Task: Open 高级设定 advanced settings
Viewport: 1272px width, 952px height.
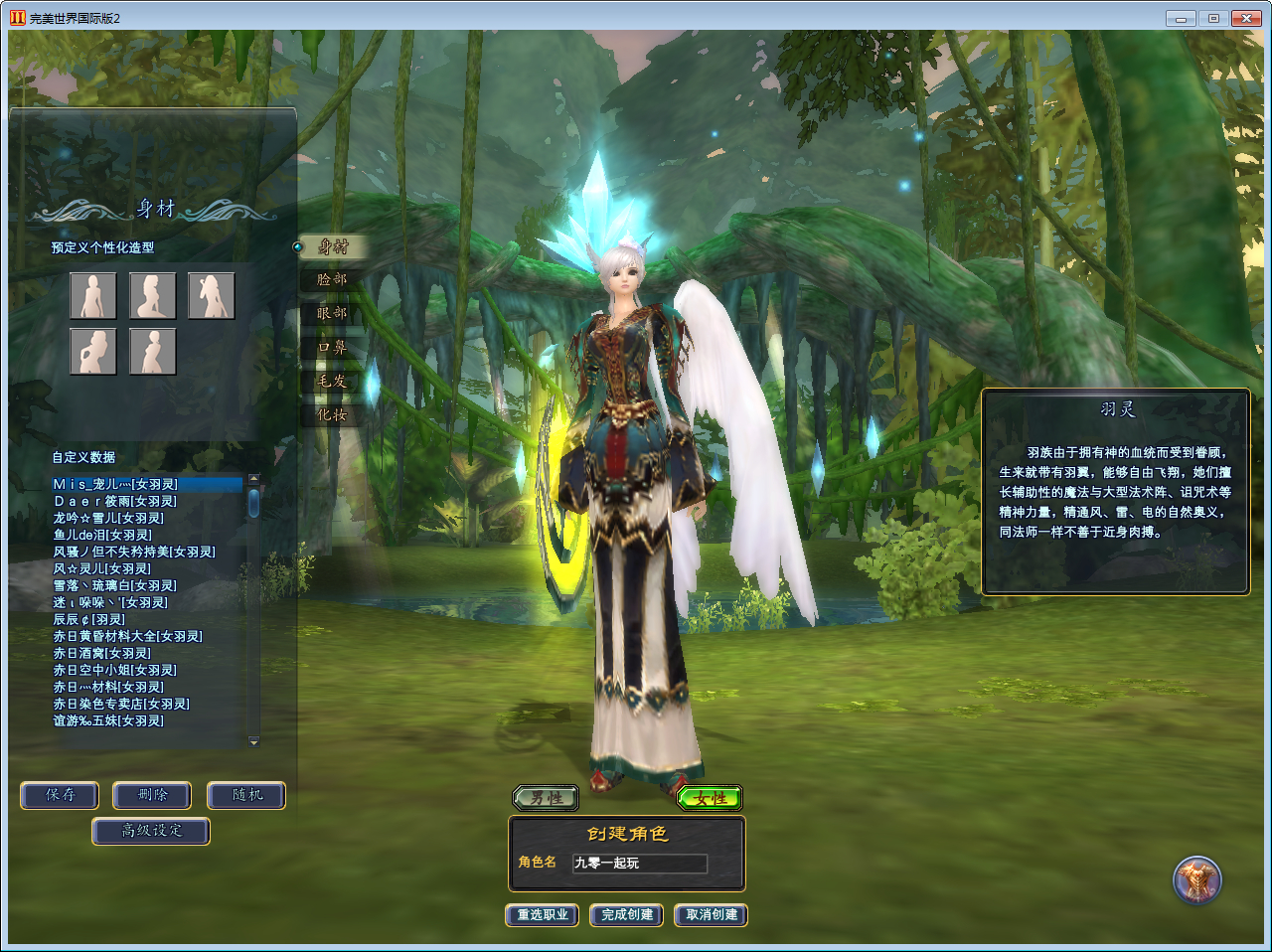Action: tap(151, 831)
